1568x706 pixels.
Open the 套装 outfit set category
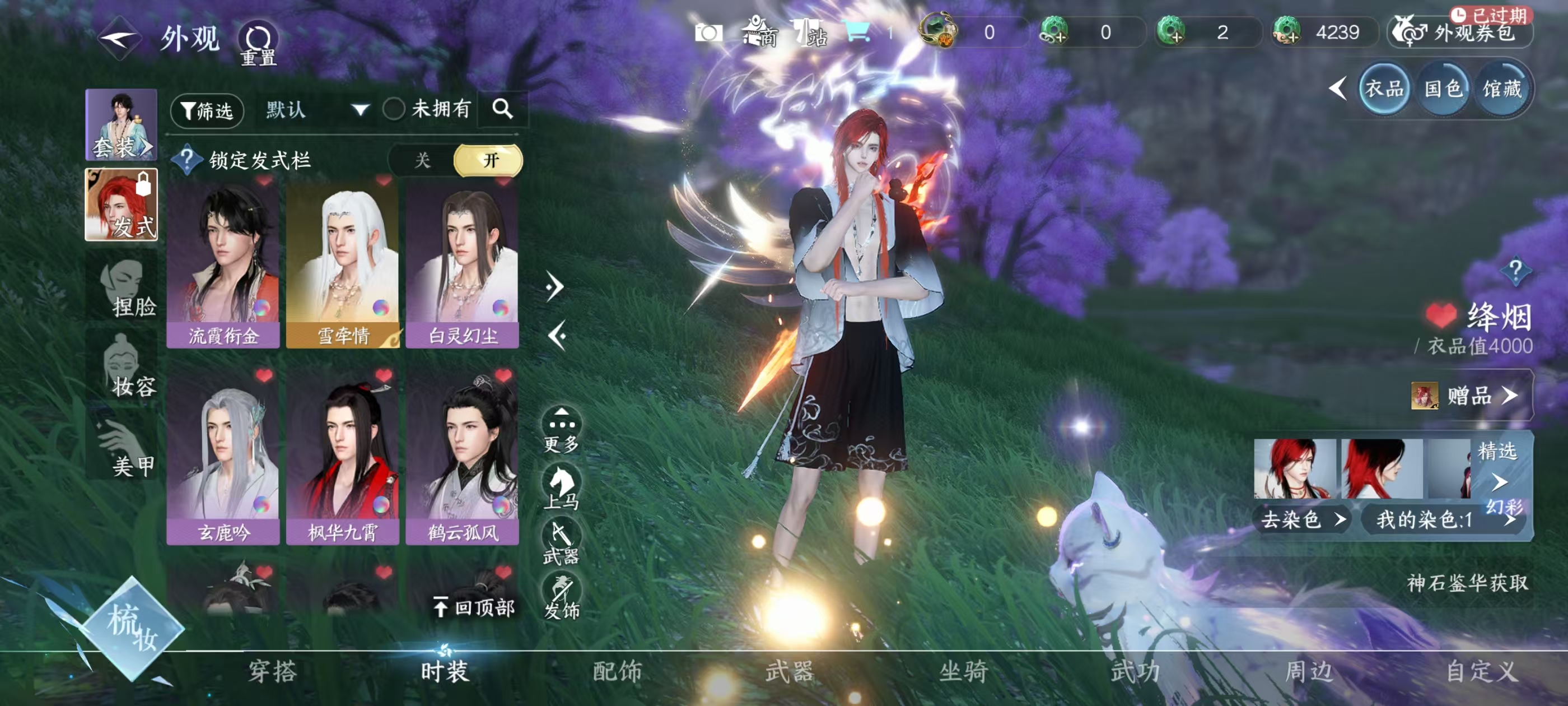[x=121, y=125]
